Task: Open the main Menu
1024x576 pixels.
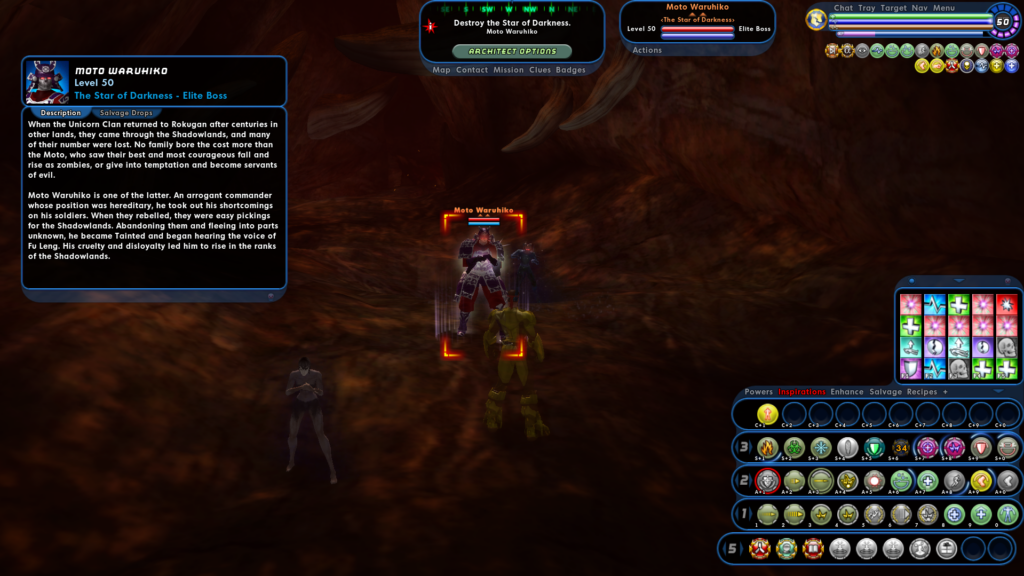Action: pyautogui.click(x=944, y=8)
